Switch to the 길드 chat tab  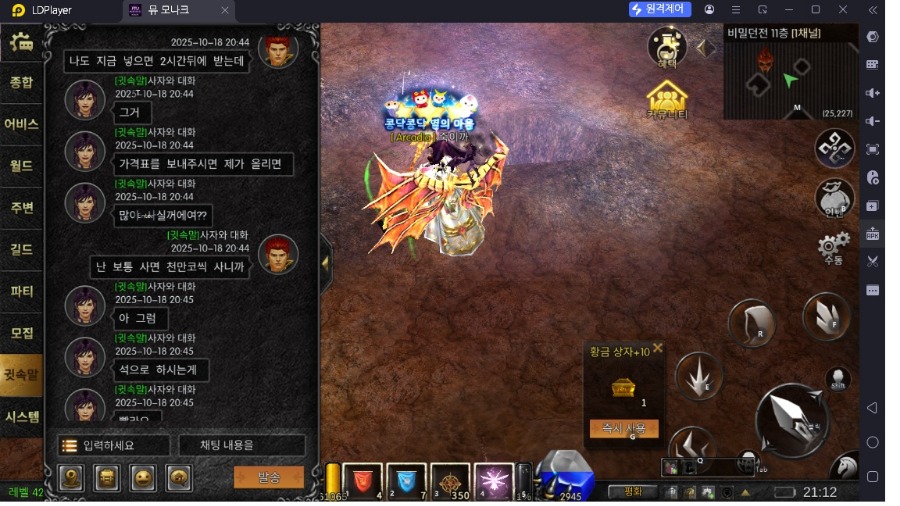pyautogui.click(x=21, y=249)
